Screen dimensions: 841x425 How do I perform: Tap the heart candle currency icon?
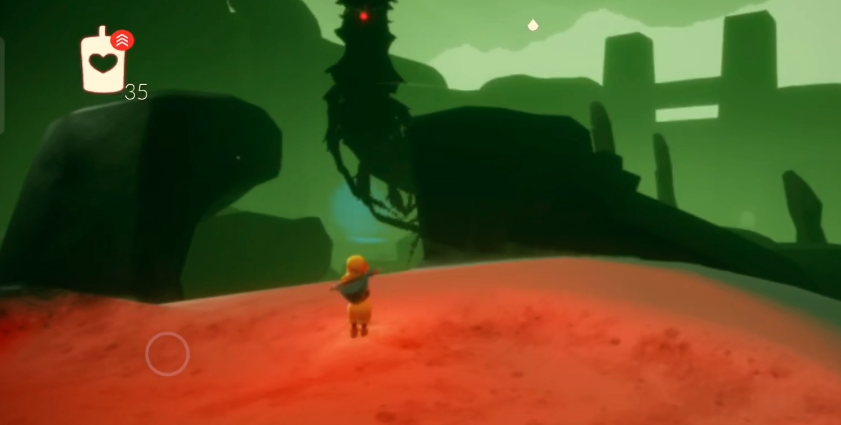(x=102, y=63)
